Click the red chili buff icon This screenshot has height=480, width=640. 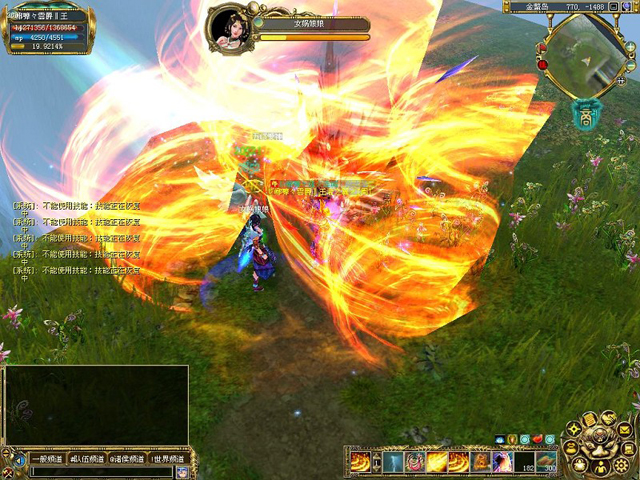537,439
